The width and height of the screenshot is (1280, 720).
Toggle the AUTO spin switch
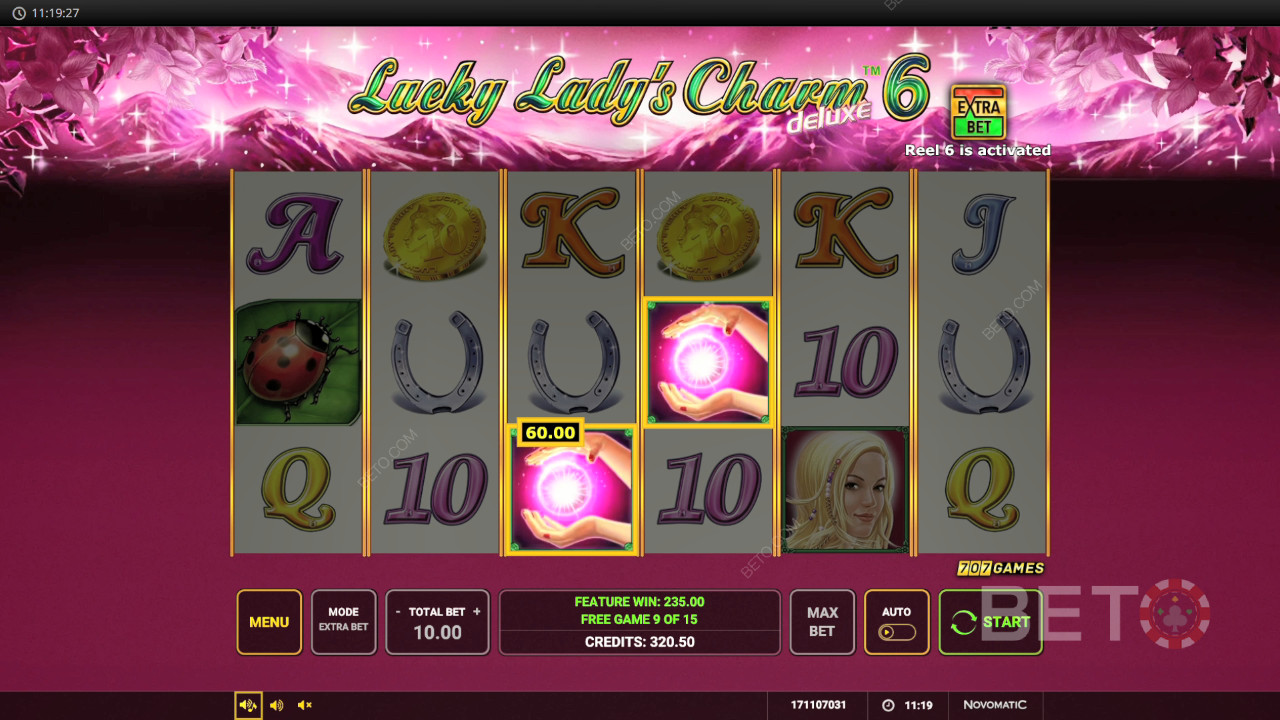pyautogui.click(x=896, y=631)
